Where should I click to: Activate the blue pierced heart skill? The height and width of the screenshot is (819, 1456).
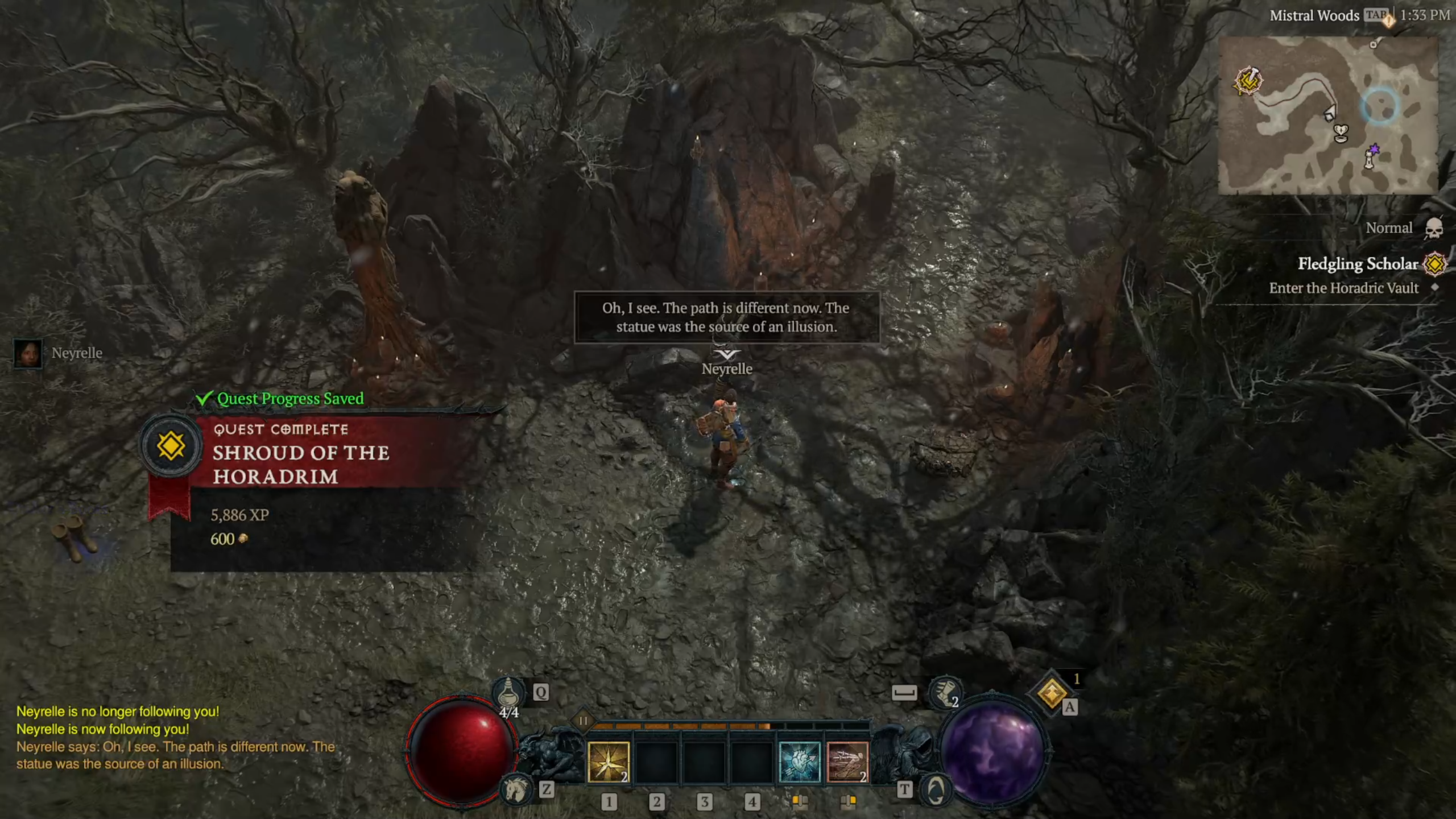coord(799,762)
